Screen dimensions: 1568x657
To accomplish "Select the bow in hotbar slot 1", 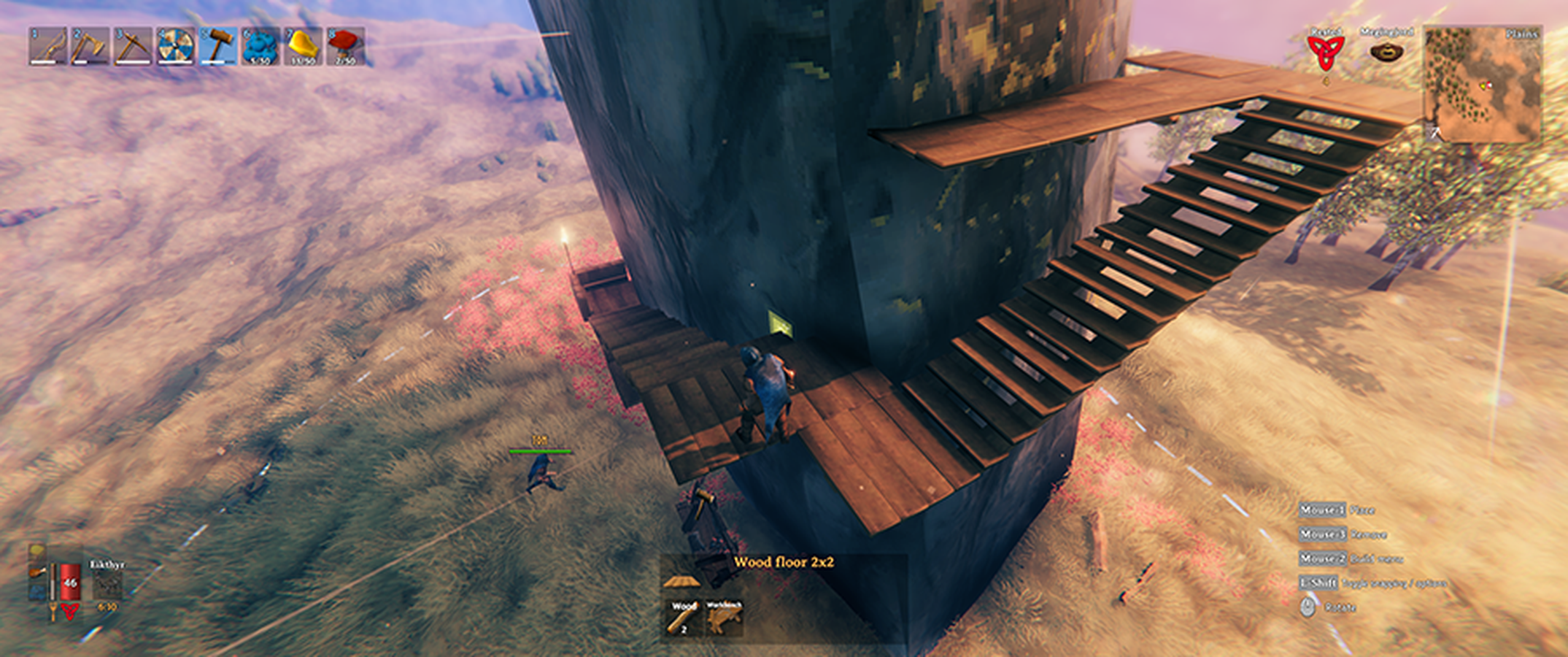I will 47,46.
